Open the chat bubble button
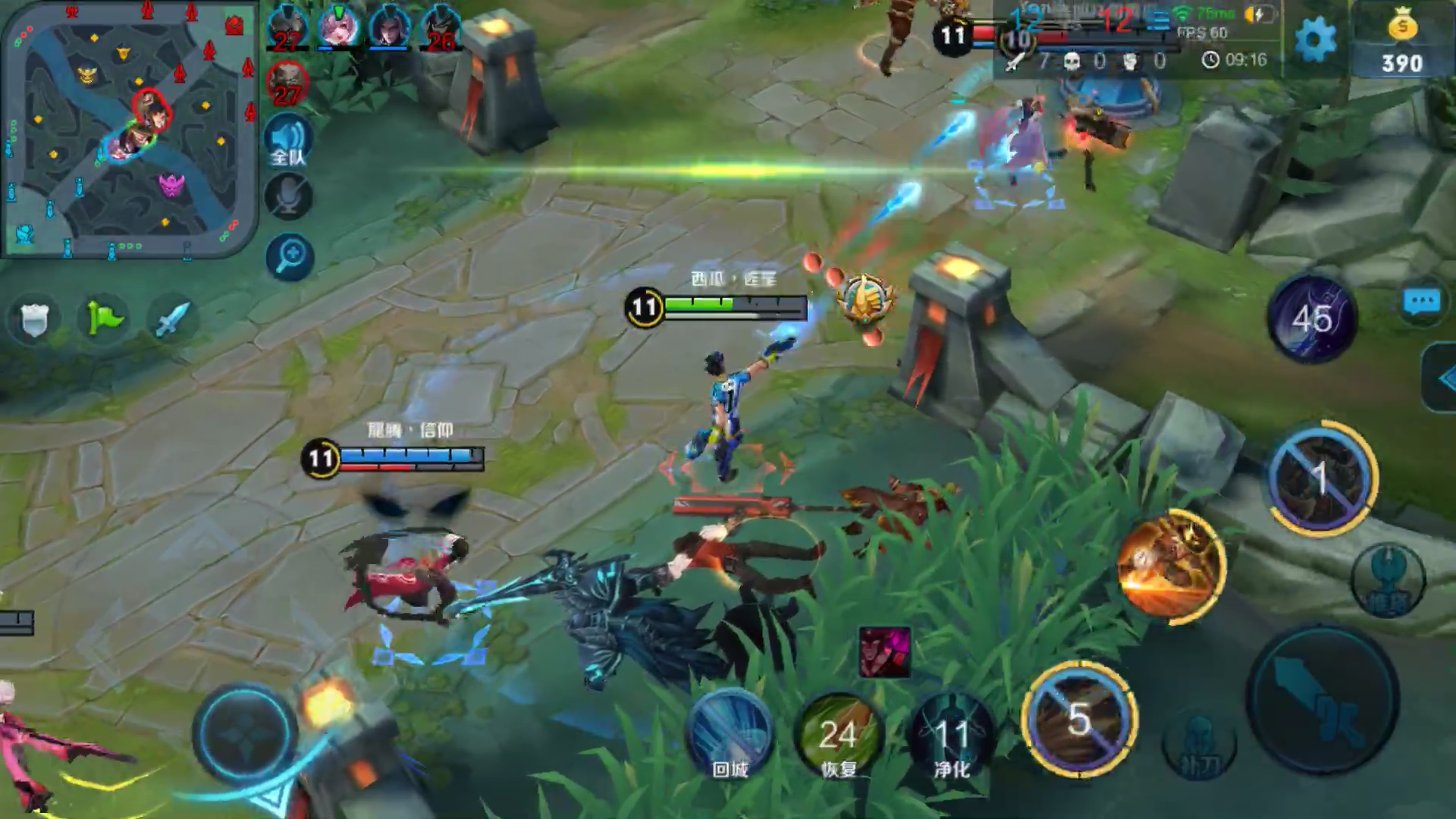1456x819 pixels. pos(1421,302)
